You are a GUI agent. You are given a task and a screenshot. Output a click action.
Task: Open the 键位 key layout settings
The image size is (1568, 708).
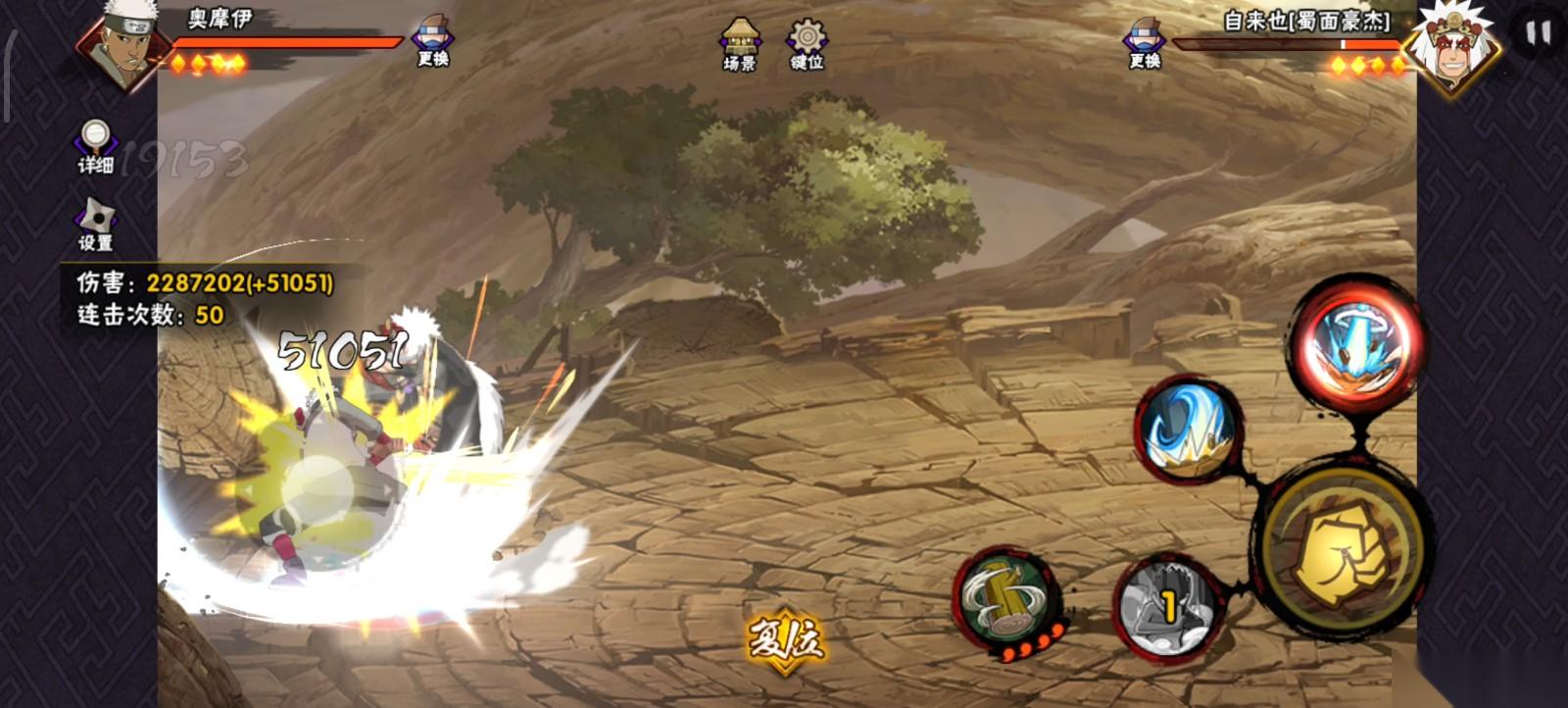[807, 44]
